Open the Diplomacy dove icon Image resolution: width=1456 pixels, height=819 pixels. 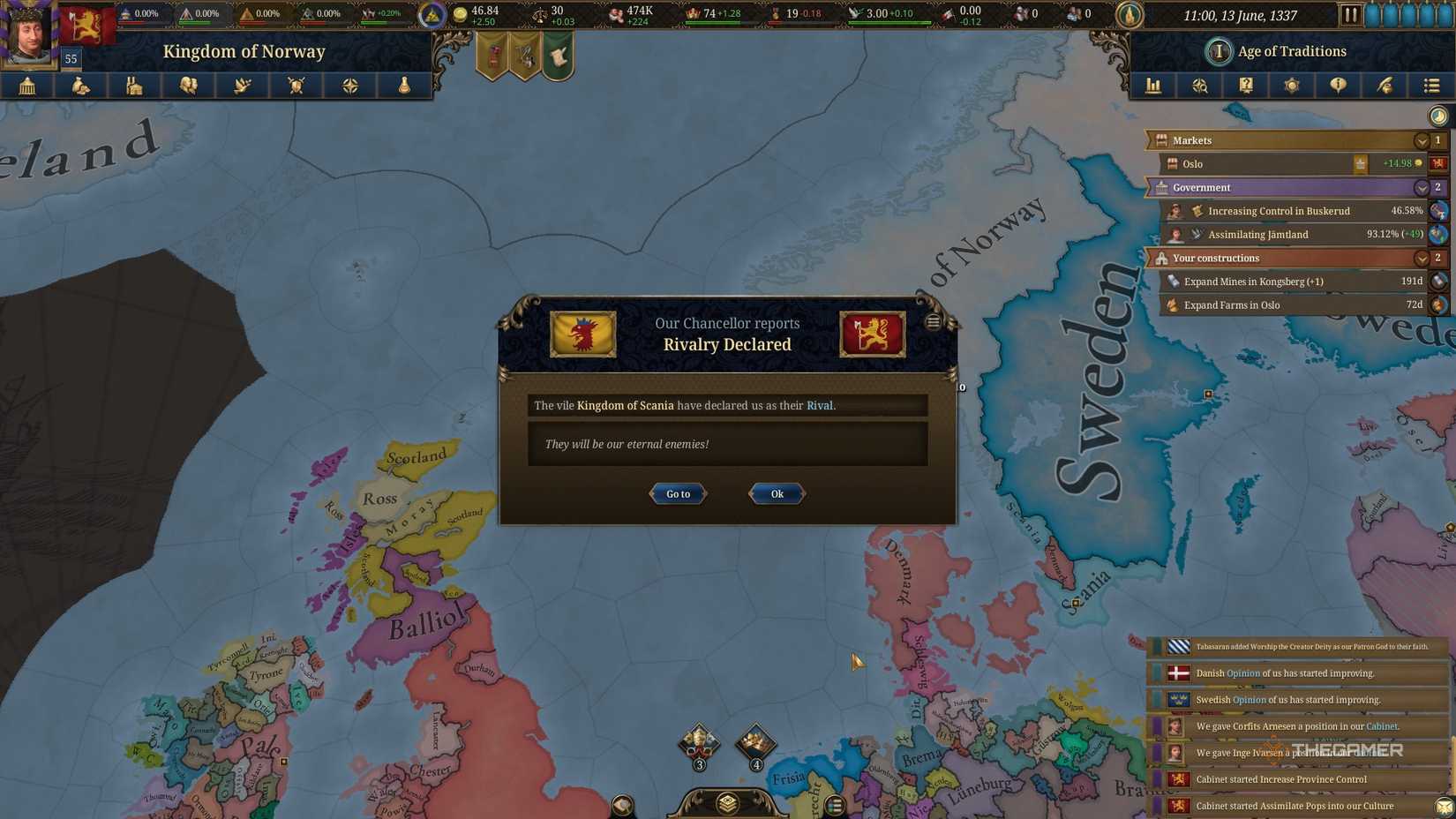243,86
